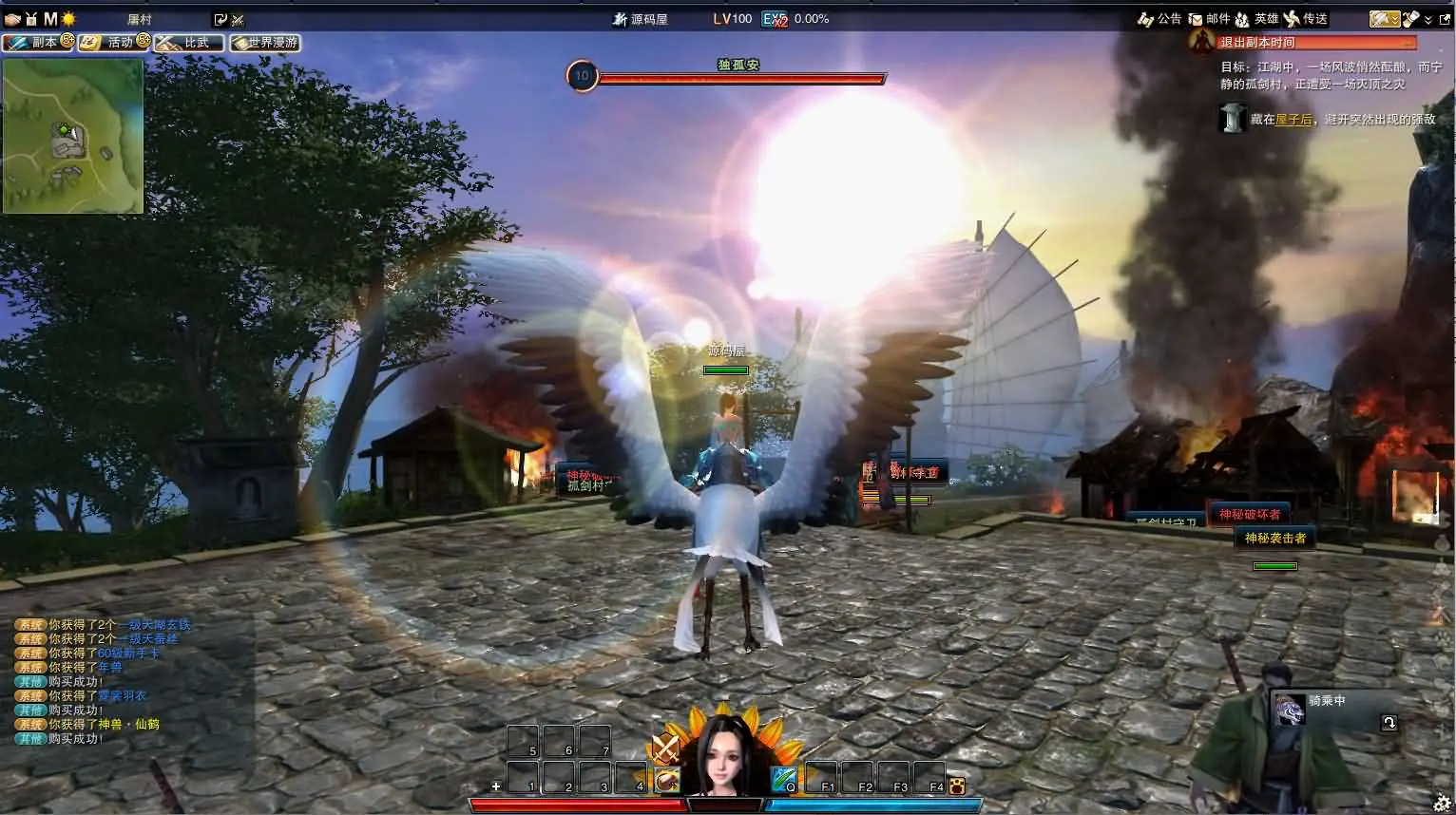The width and height of the screenshot is (1456, 815).
Task: Click the 退出副本时间 dungeon exit bar
Action: (1304, 43)
